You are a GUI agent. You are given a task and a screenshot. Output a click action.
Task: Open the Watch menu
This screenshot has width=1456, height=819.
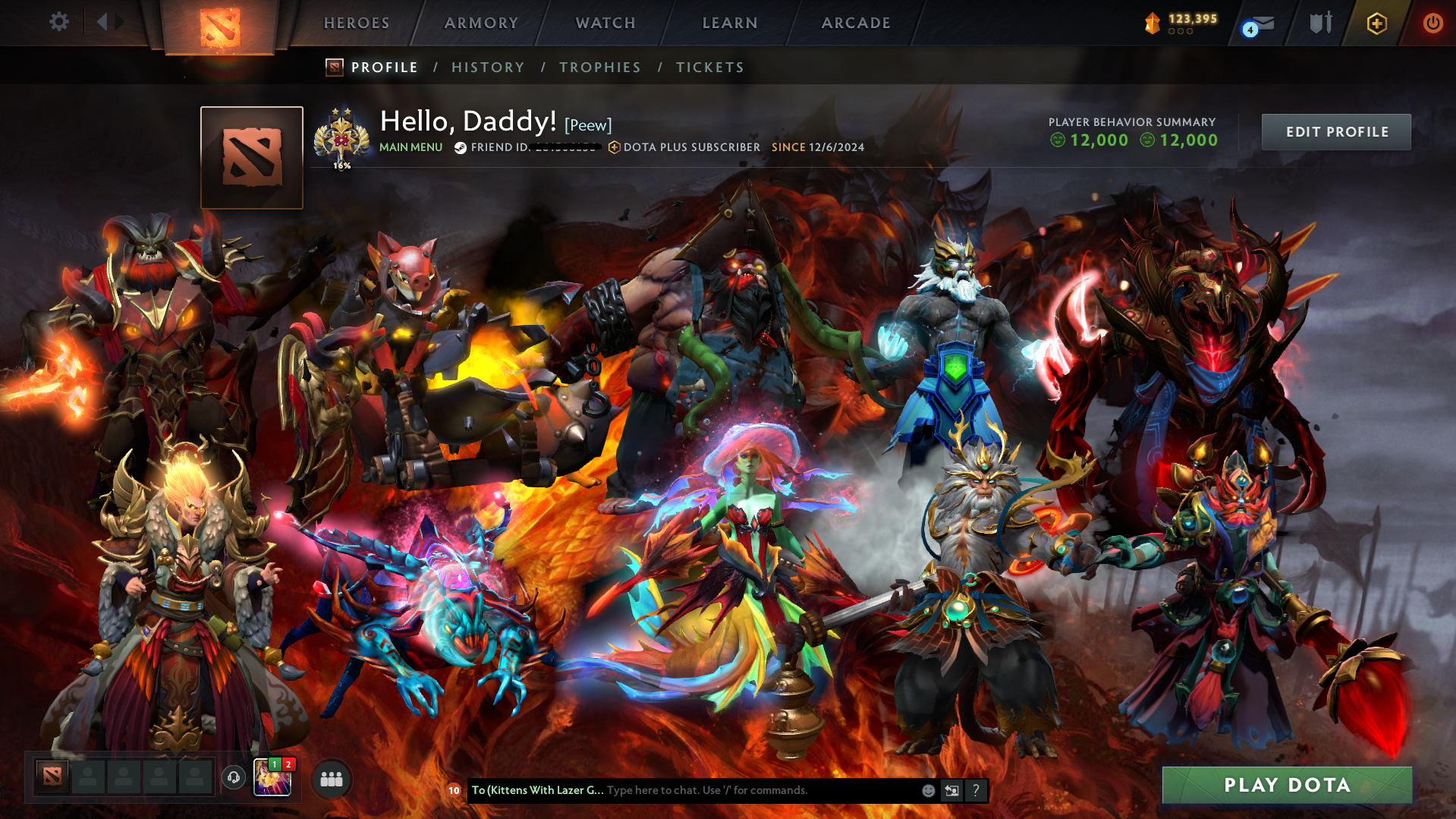point(605,23)
